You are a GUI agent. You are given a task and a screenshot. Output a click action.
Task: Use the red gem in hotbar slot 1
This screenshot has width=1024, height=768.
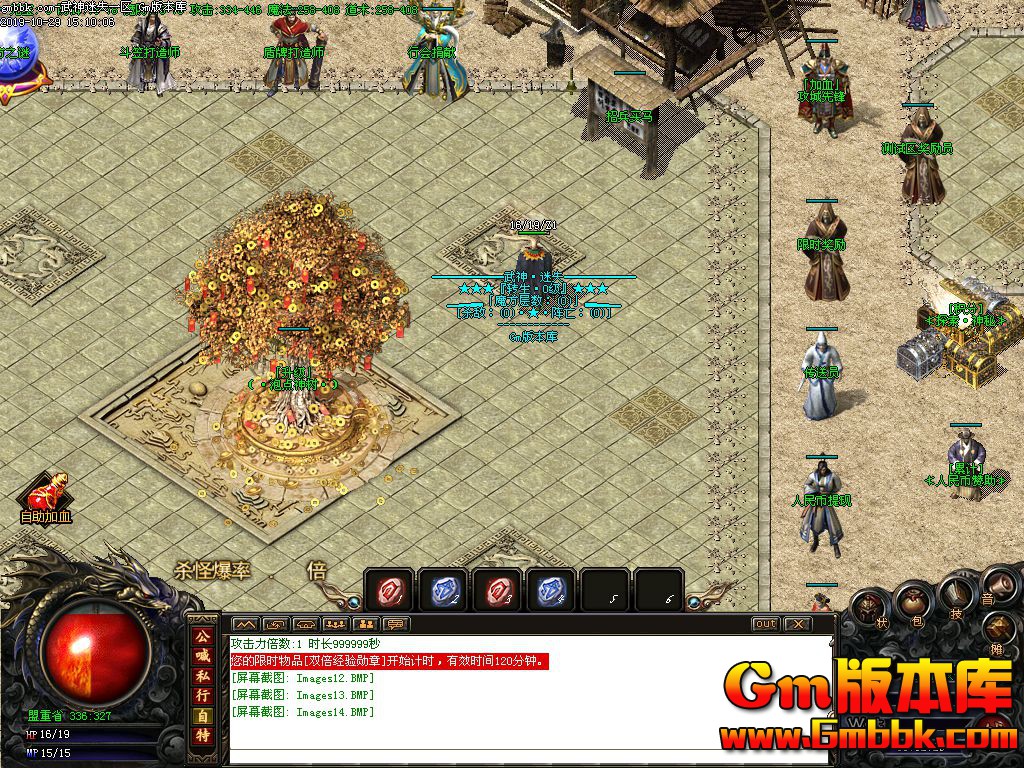pos(388,592)
